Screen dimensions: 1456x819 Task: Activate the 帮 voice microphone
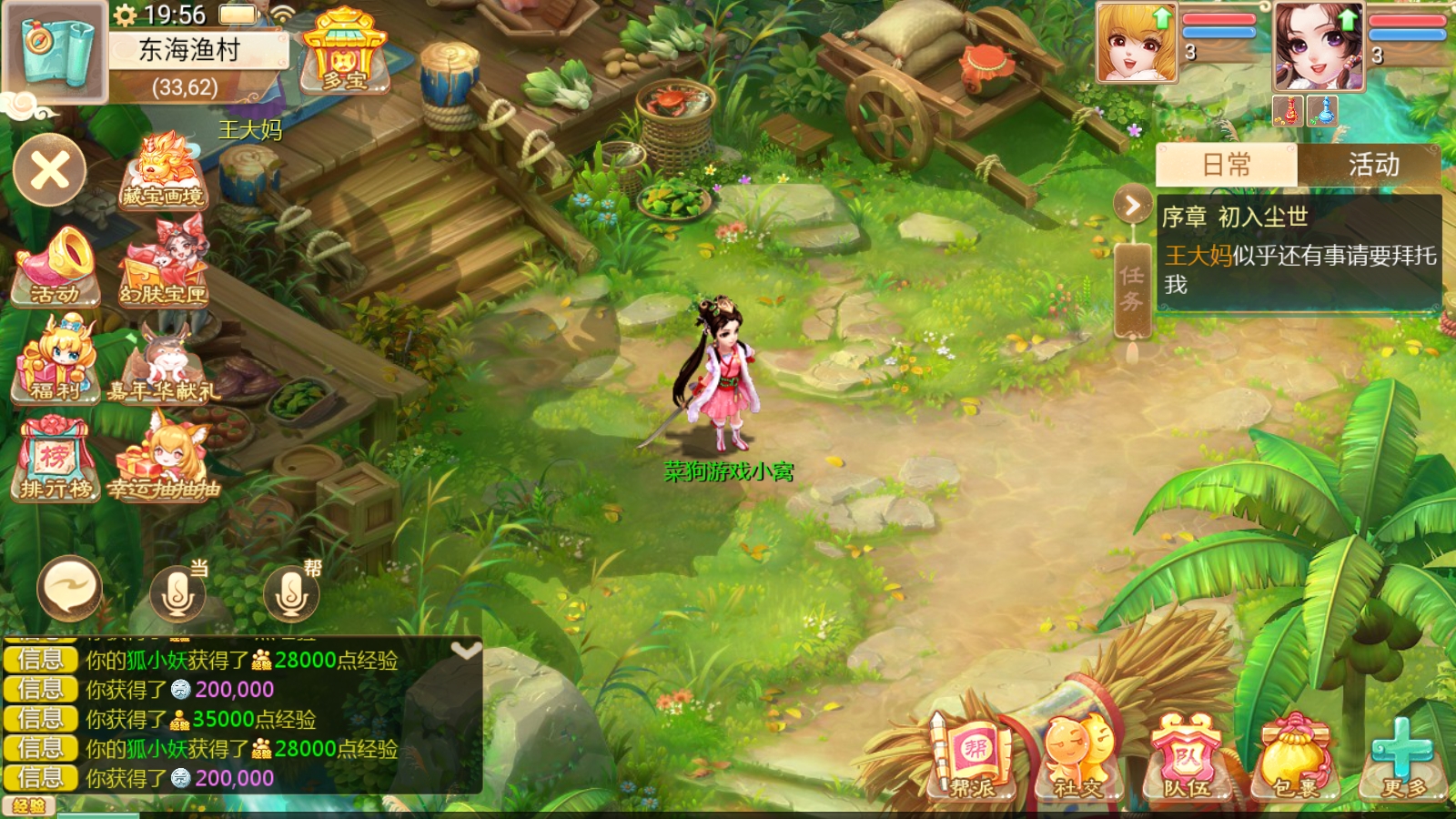291,593
